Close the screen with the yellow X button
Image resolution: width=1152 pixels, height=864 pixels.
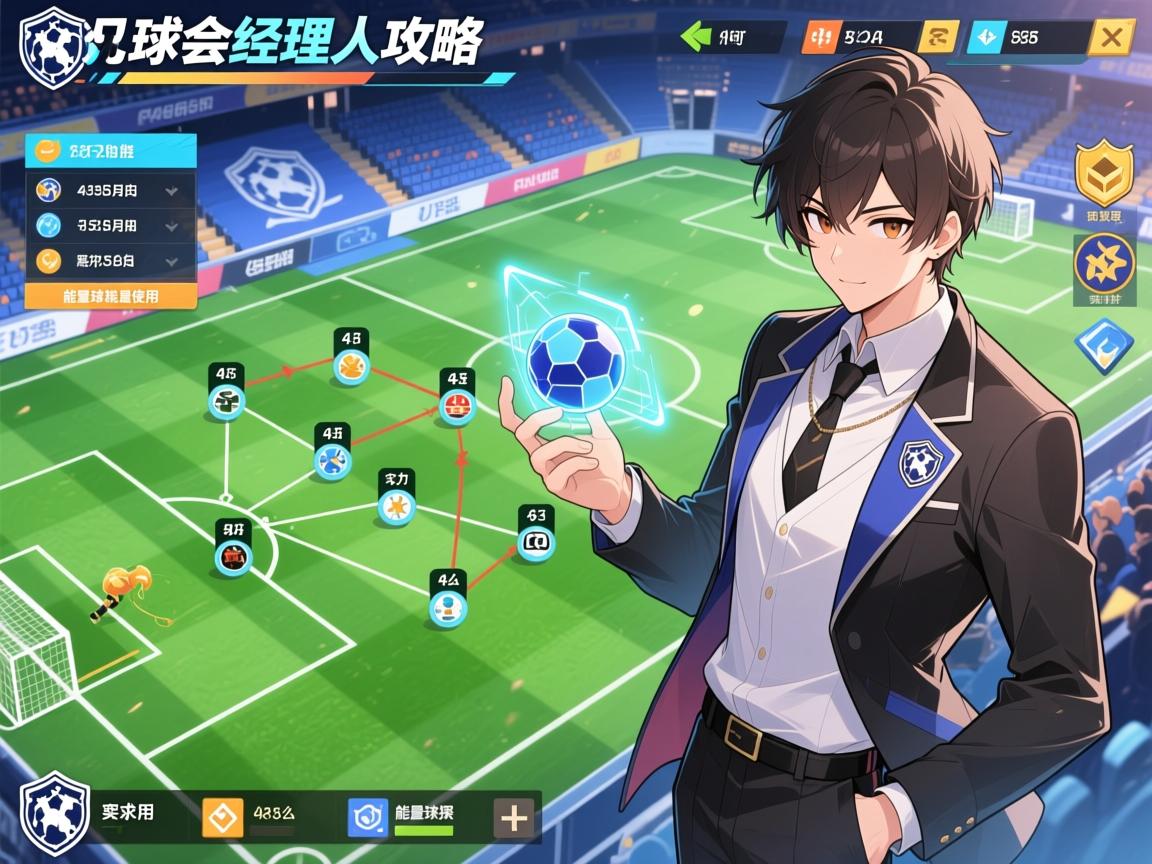coord(1109,38)
